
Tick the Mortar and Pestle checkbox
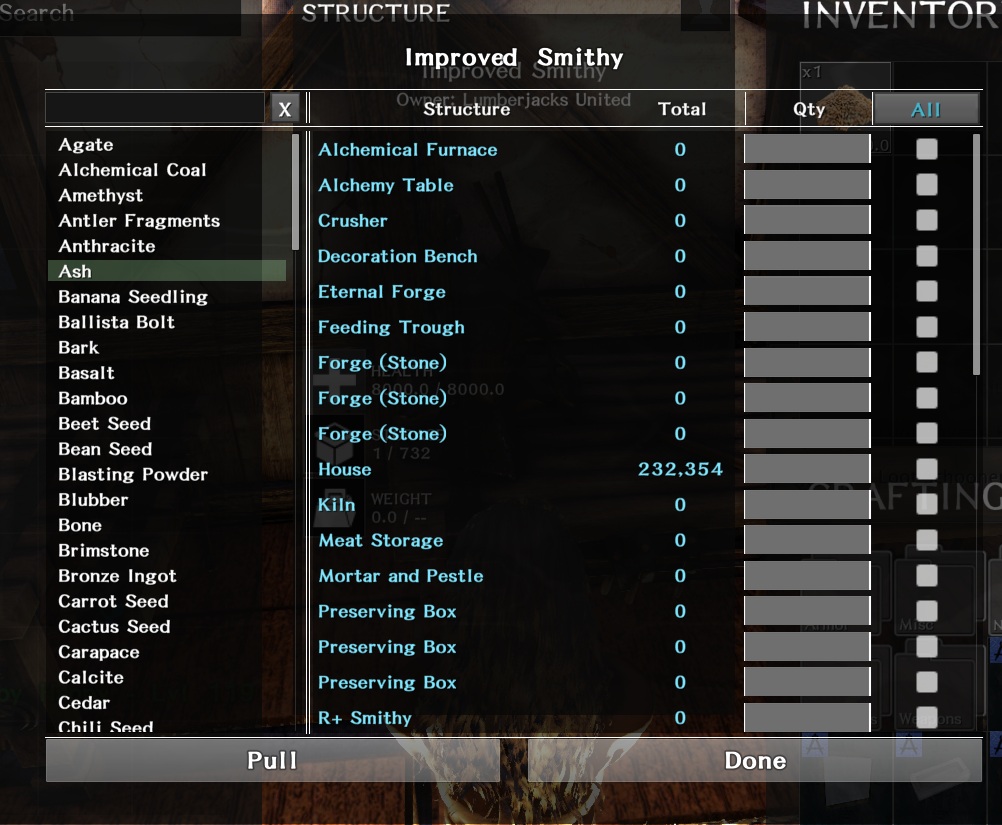[x=927, y=576]
